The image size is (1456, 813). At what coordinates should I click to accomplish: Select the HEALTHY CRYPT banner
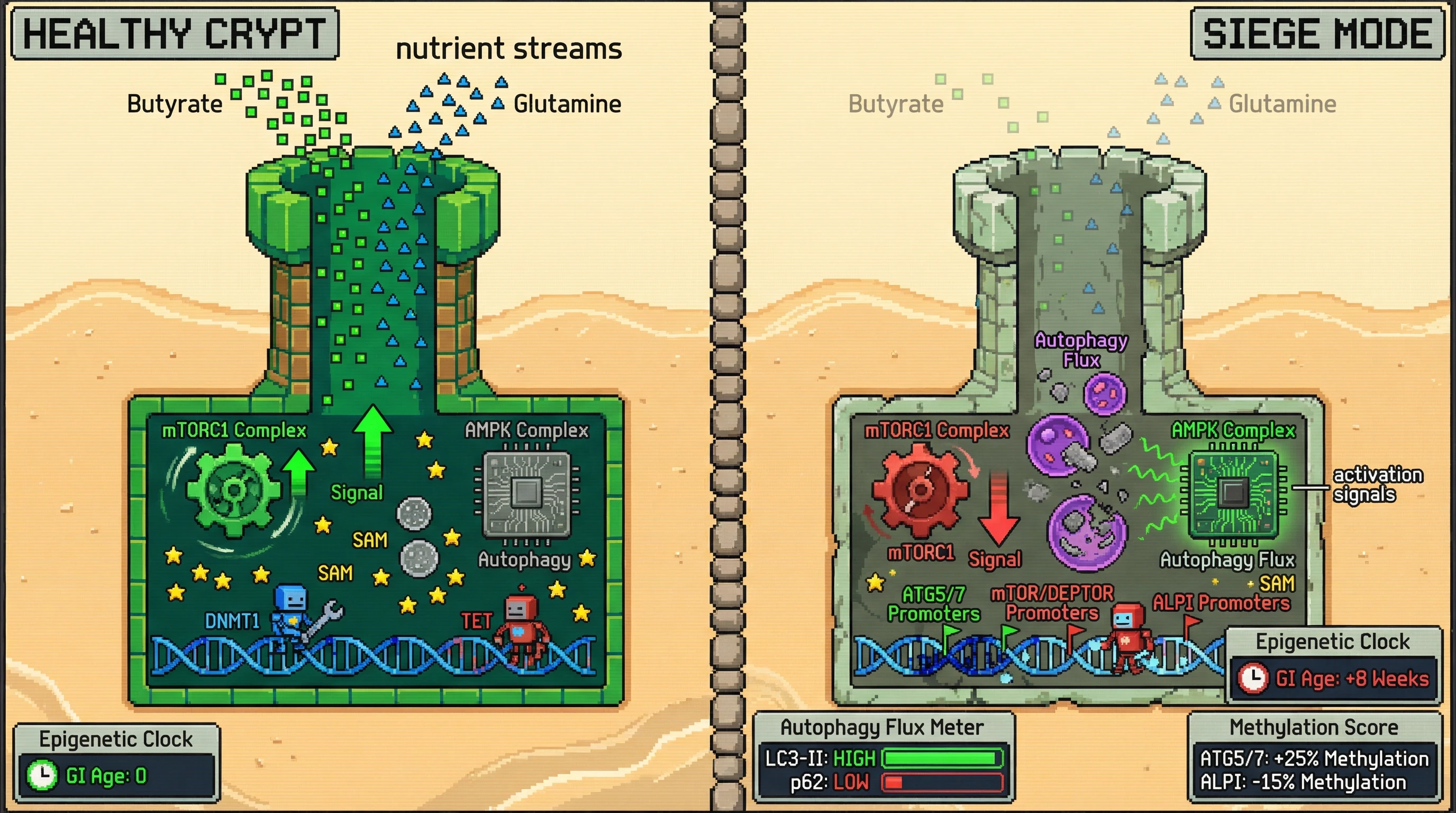click(x=175, y=34)
